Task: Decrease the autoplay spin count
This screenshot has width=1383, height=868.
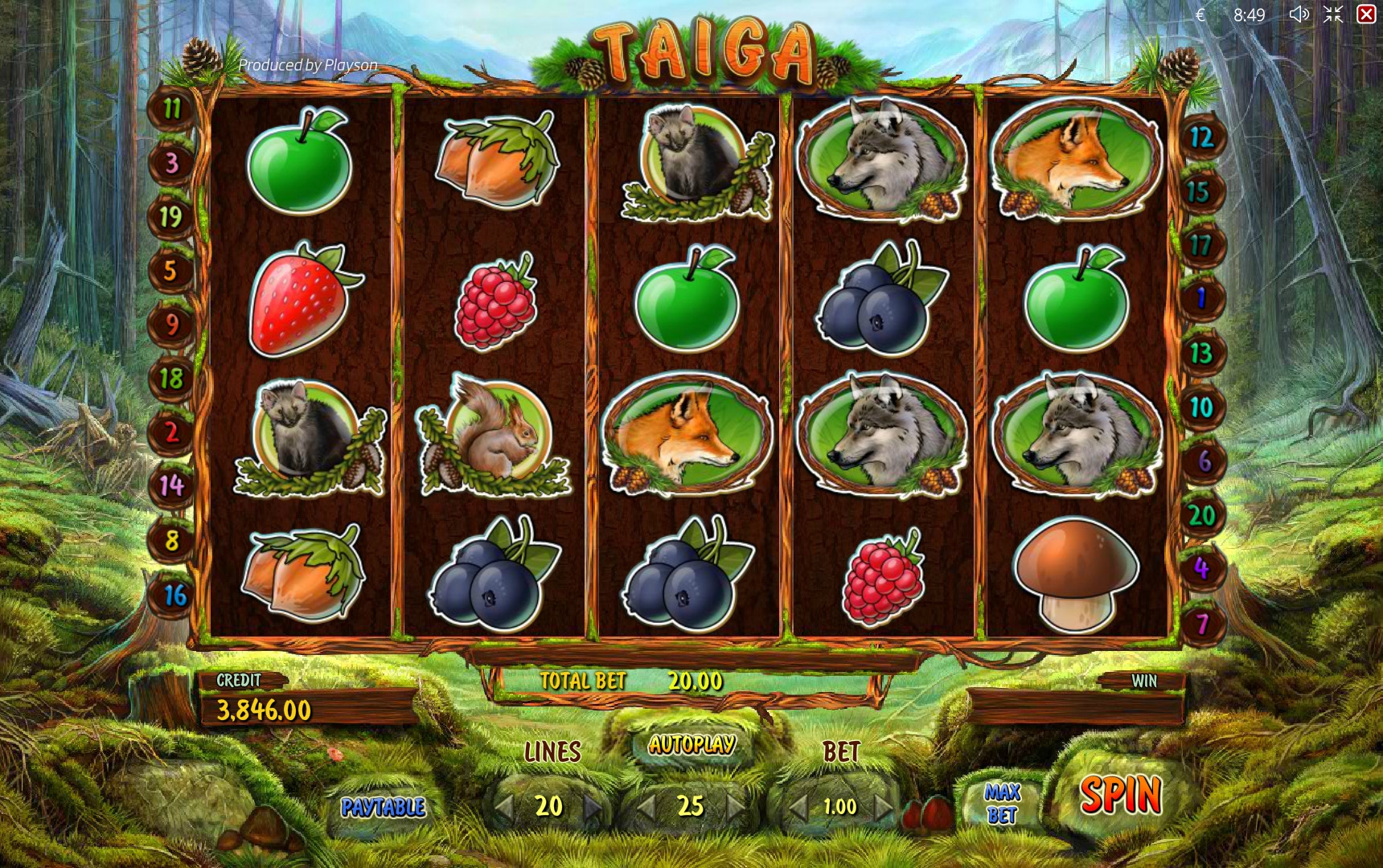Action: [x=646, y=806]
